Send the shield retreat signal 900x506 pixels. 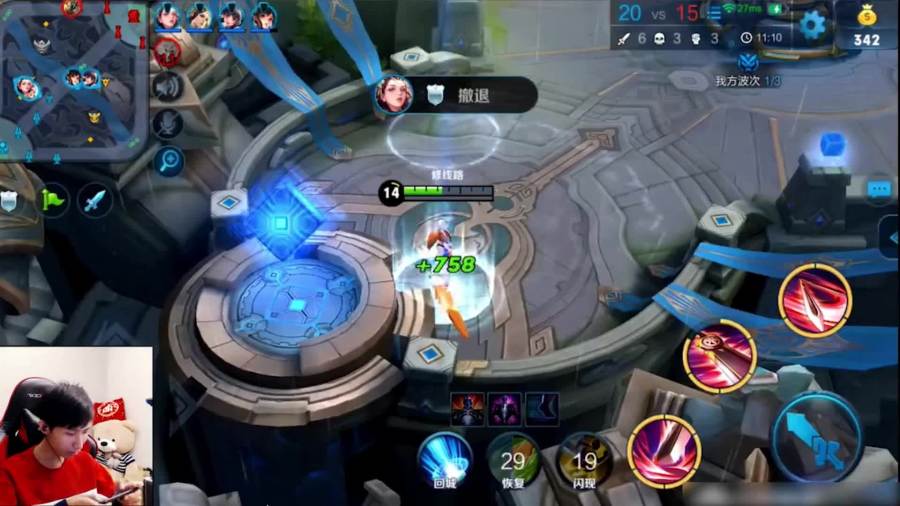tap(9, 201)
